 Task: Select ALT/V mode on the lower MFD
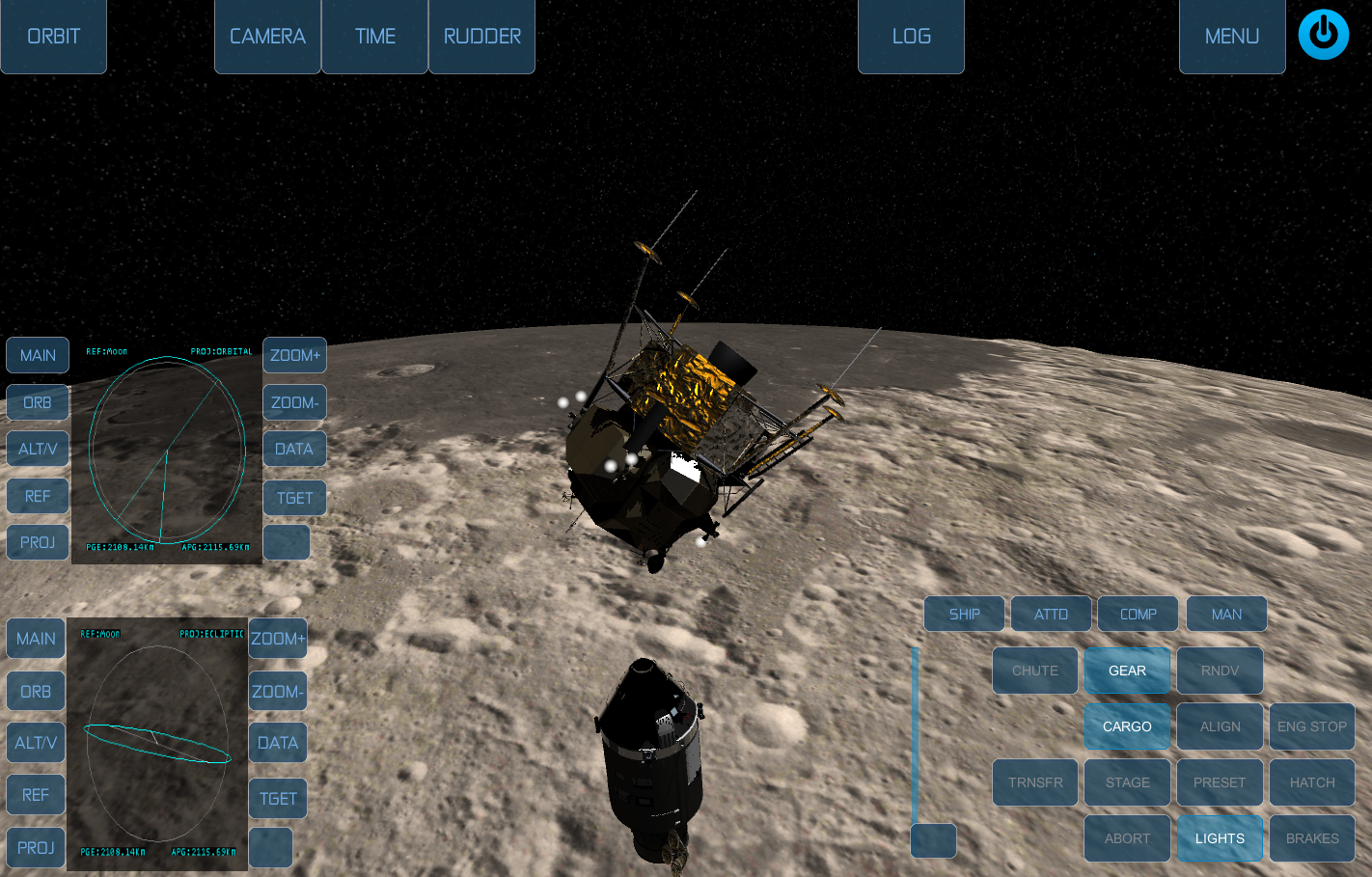click(36, 742)
